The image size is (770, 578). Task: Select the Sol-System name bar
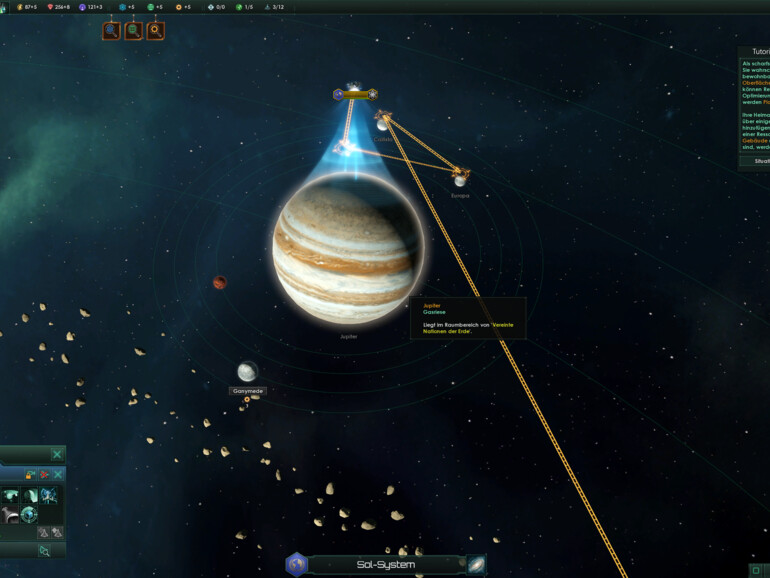pyautogui.click(x=386, y=565)
